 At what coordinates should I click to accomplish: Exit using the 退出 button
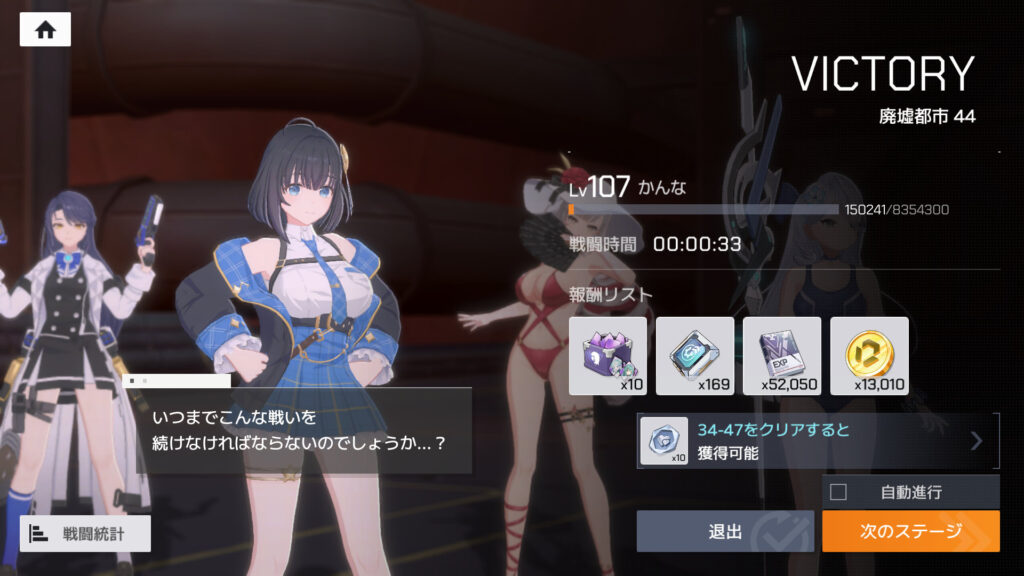point(725,531)
